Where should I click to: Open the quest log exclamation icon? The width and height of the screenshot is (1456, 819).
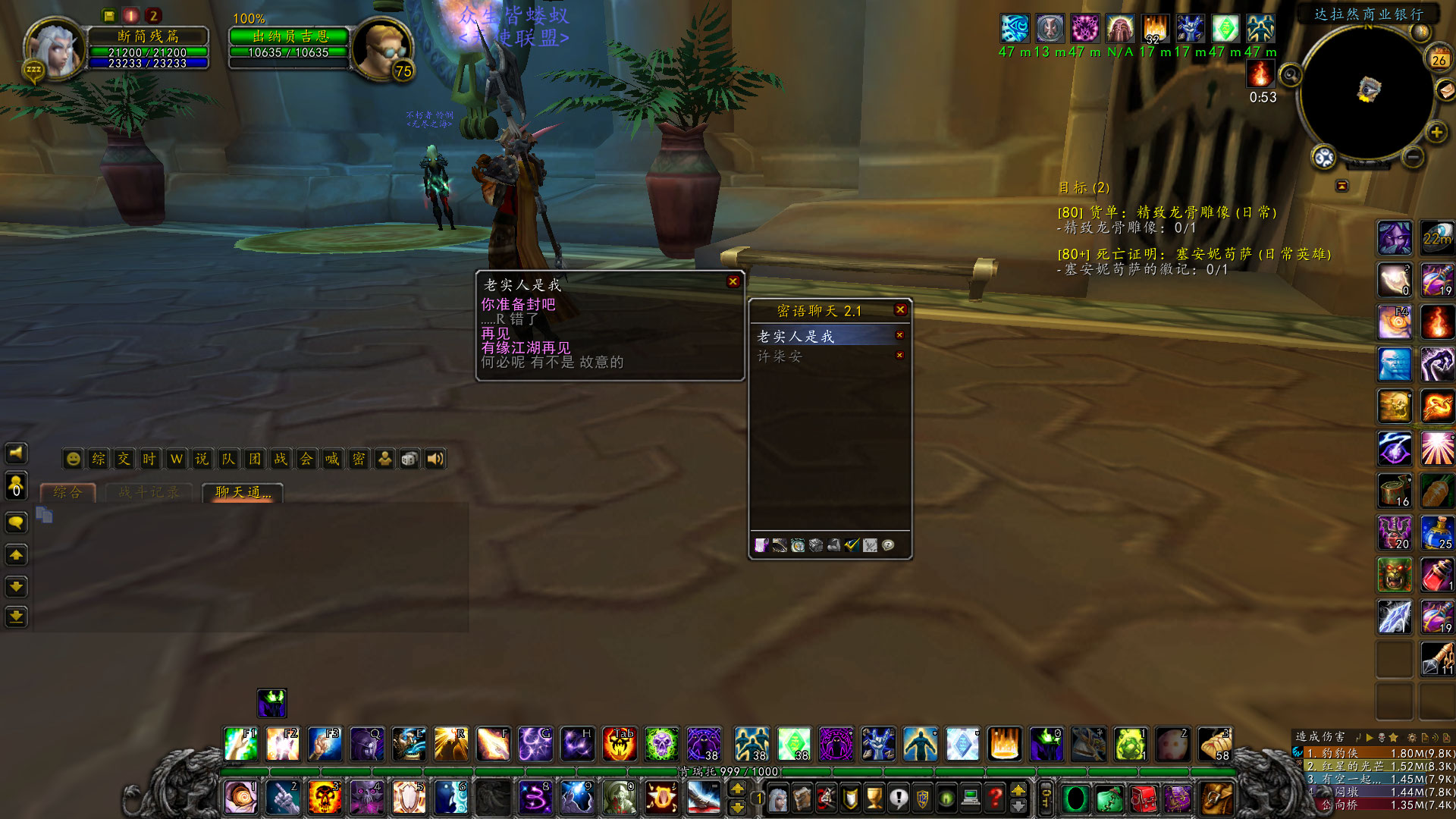click(898, 798)
